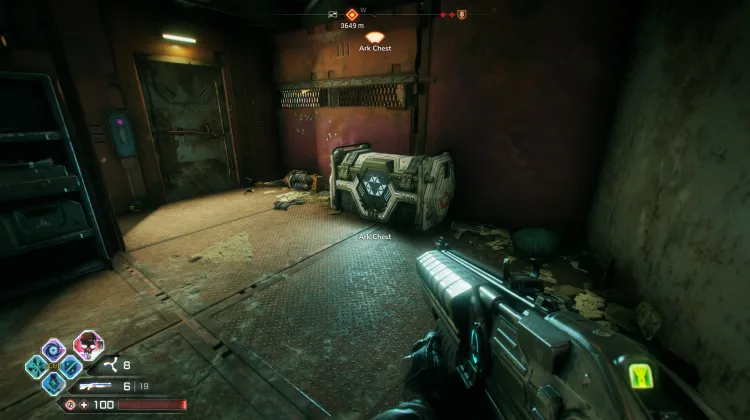Select the shotgun weapon icon

click(99, 385)
